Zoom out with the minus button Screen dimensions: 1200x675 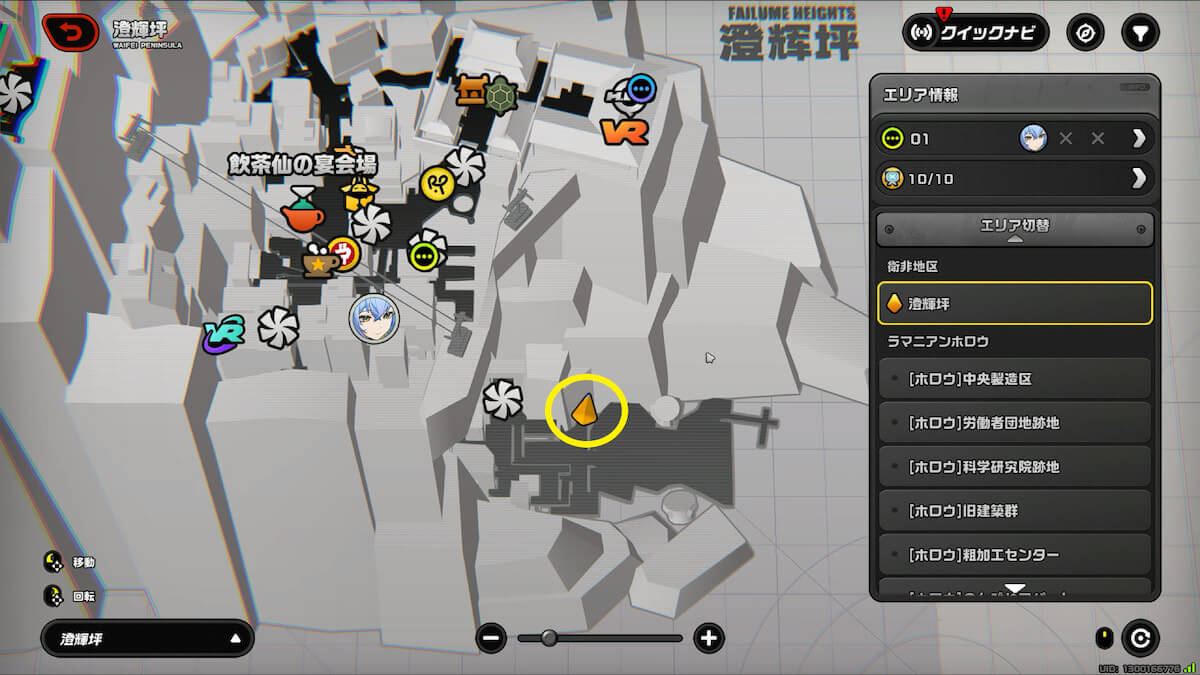pyautogui.click(x=491, y=638)
